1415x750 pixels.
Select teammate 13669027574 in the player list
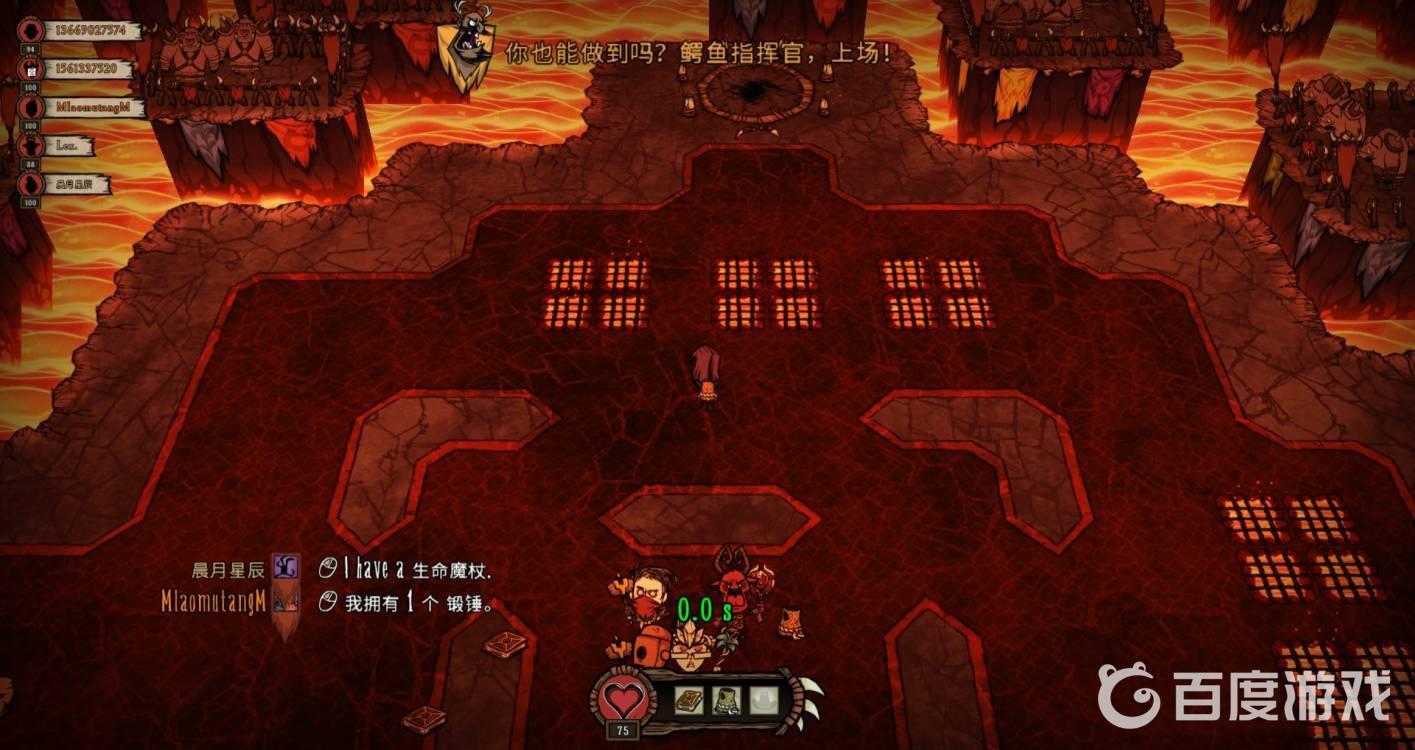(88, 30)
